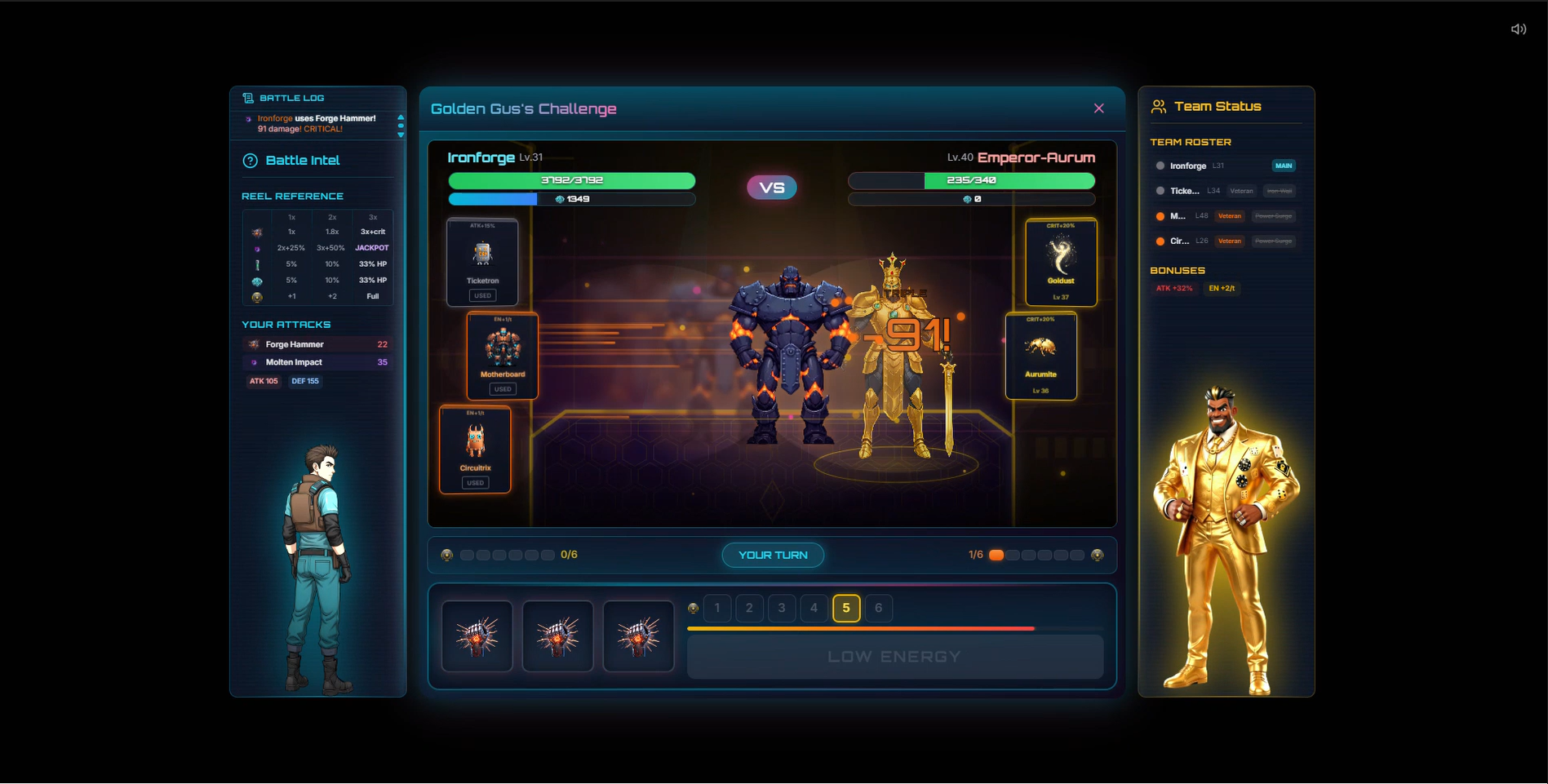Image resolution: width=1548 pixels, height=784 pixels.
Task: Click the first reel card thumbnail
Action: [477, 636]
